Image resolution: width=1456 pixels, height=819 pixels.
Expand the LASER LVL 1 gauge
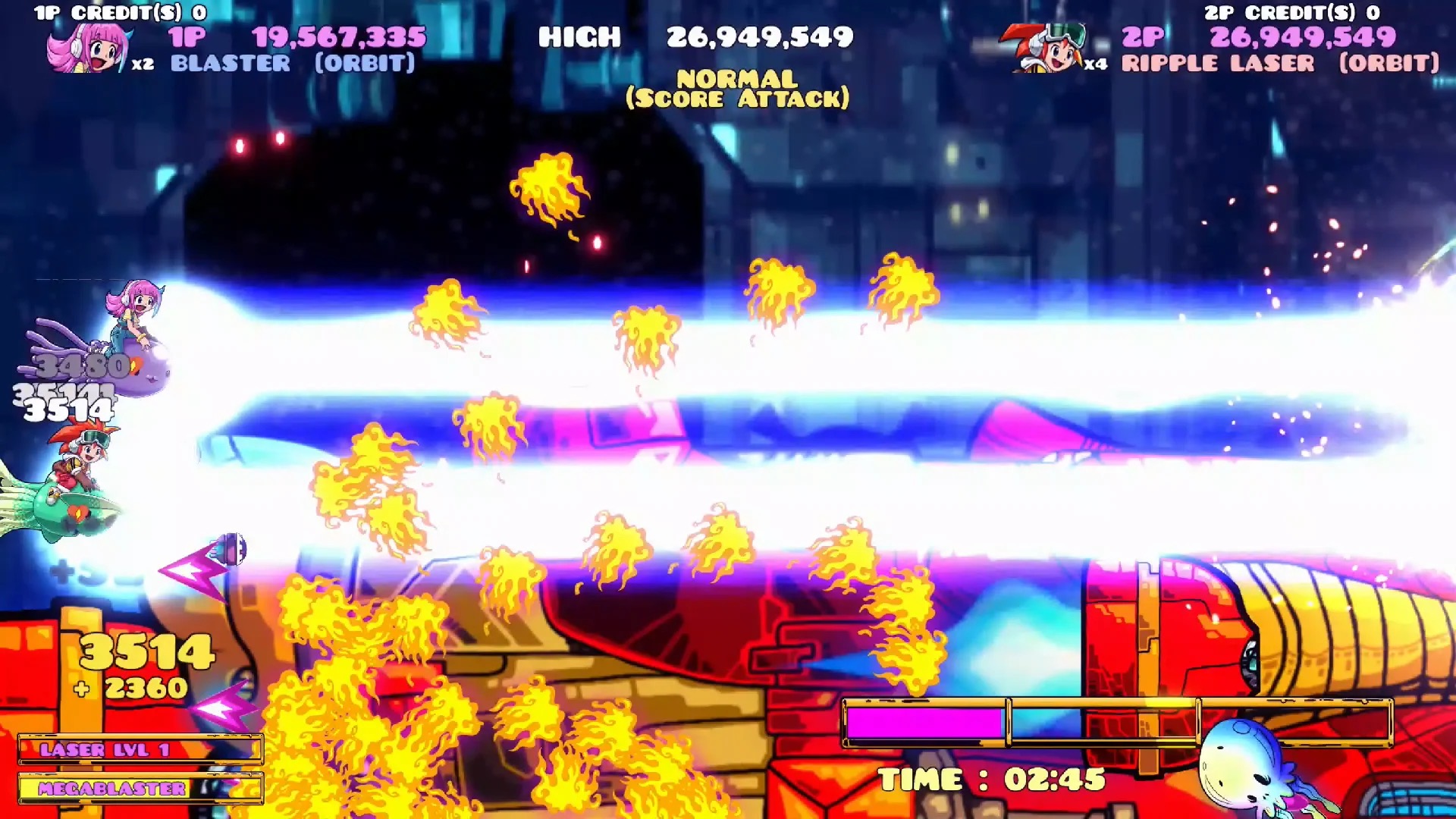[x=140, y=751]
